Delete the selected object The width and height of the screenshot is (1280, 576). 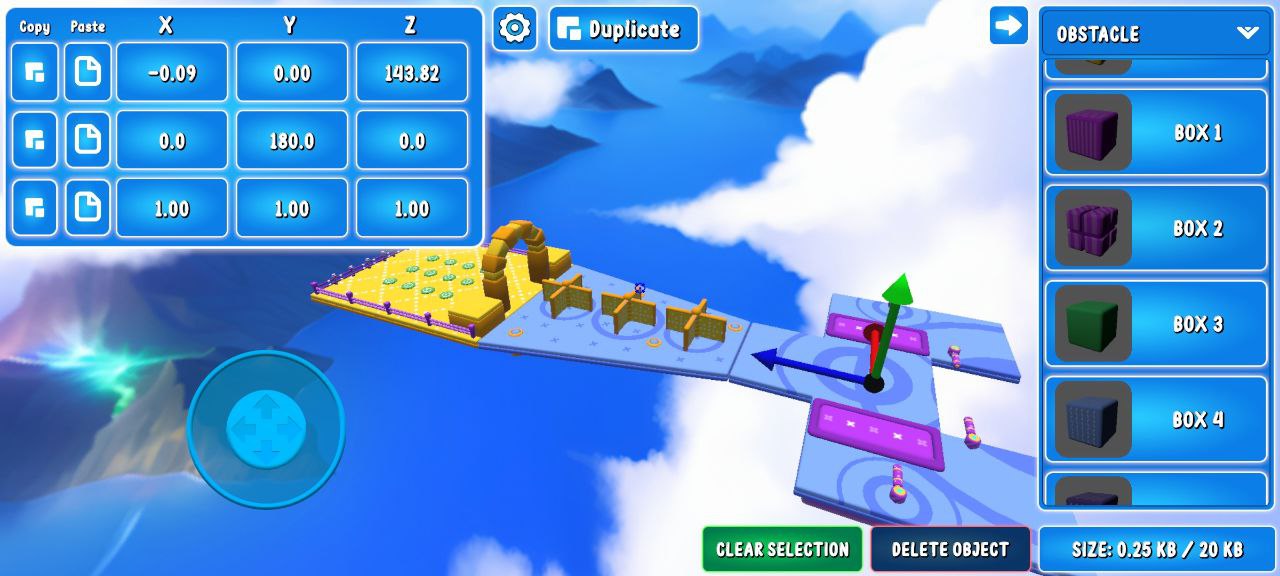(950, 549)
